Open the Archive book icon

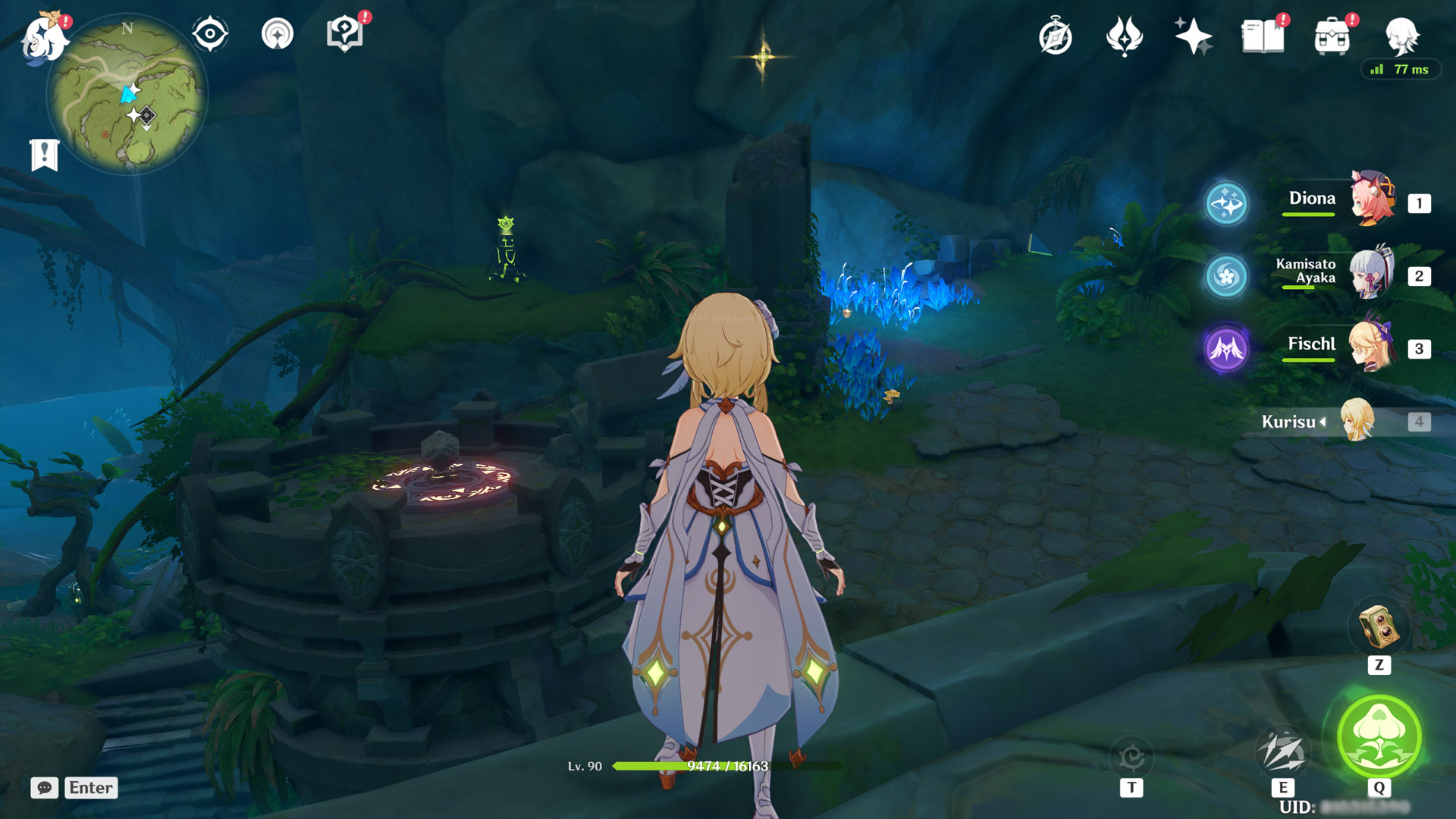[x=1262, y=36]
